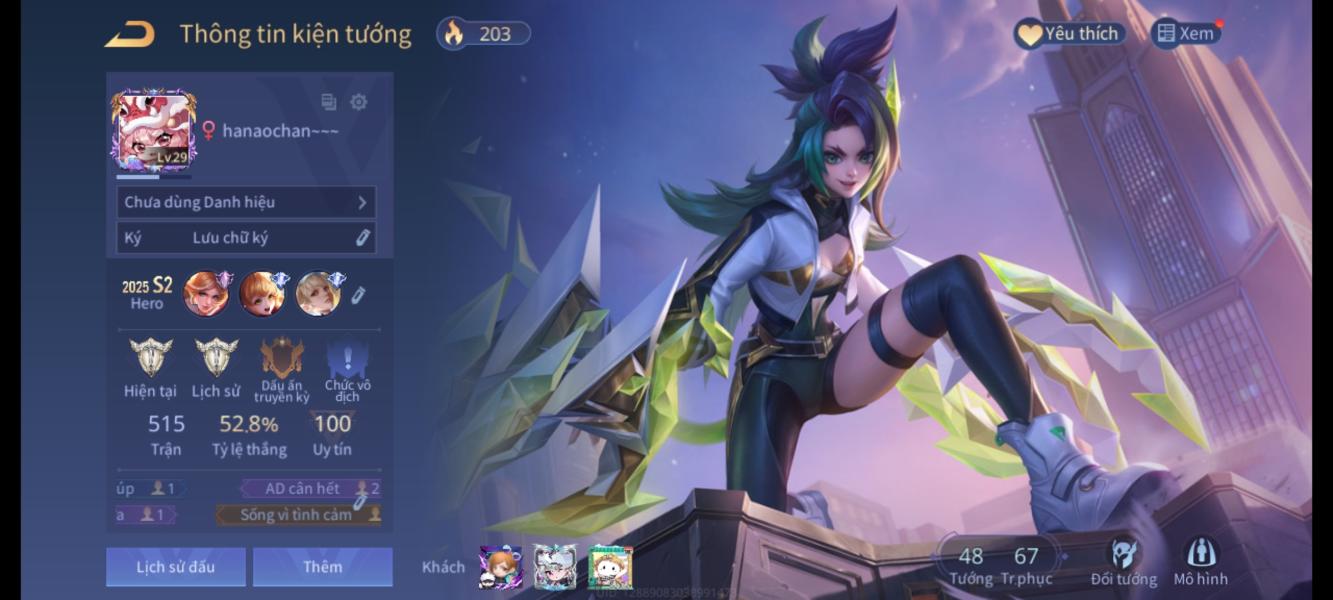Edit the featured heroes with pencil icon

click(x=359, y=294)
